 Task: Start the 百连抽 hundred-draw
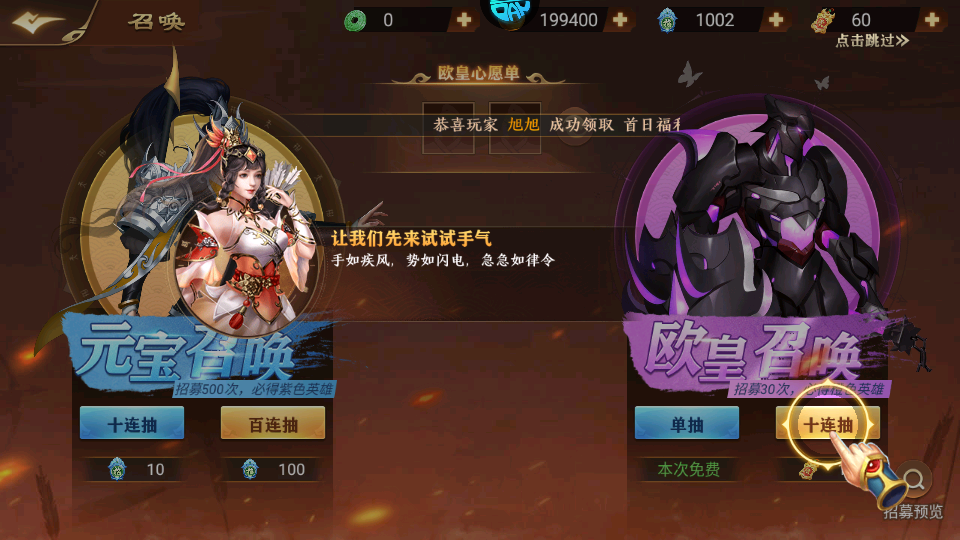pyautogui.click(x=272, y=424)
